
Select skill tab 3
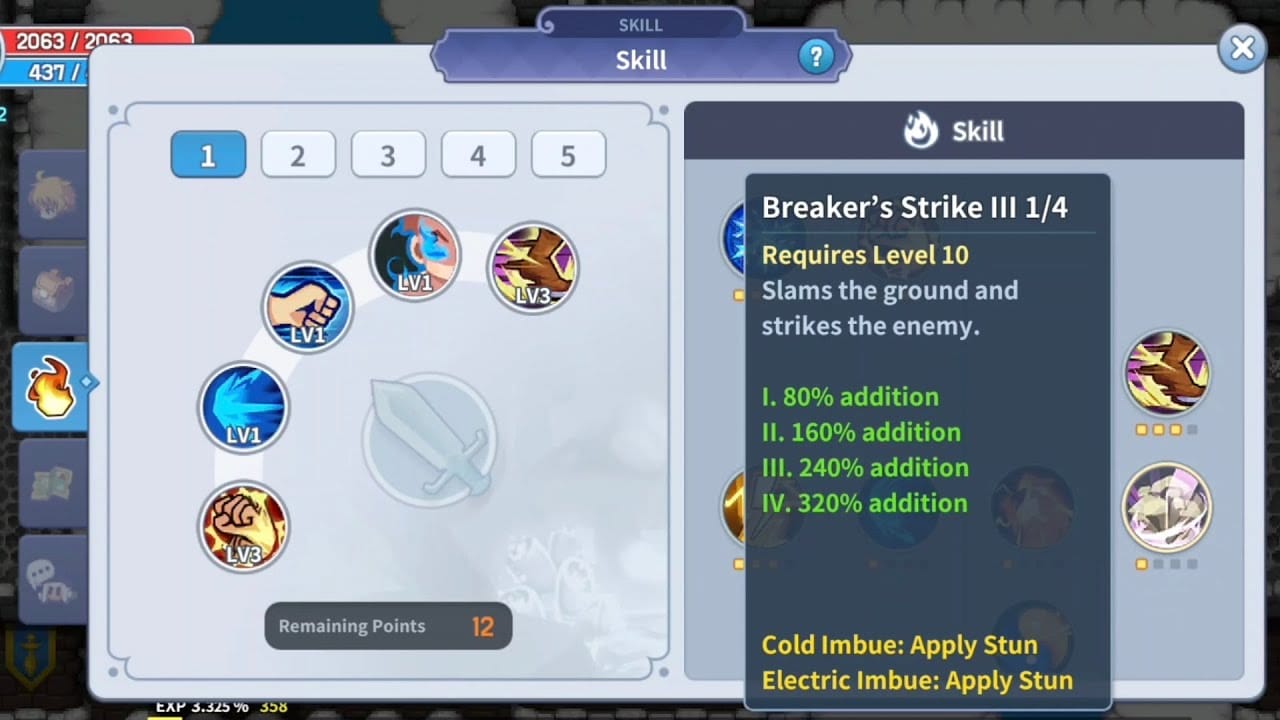[388, 155]
